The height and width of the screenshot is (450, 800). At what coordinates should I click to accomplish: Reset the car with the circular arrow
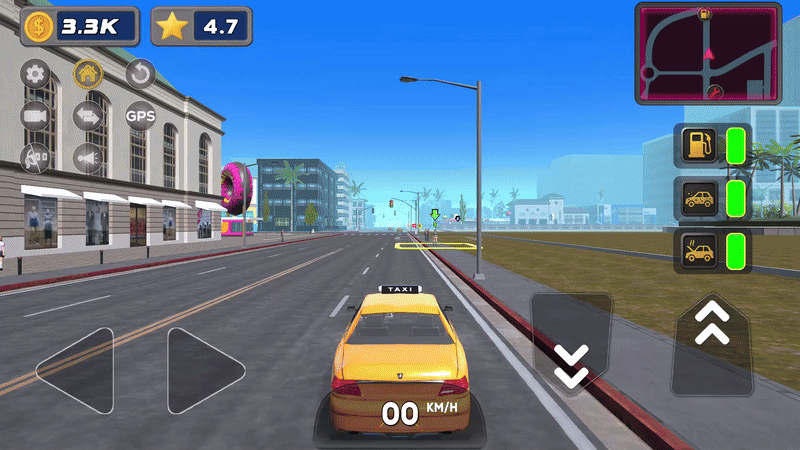140,73
